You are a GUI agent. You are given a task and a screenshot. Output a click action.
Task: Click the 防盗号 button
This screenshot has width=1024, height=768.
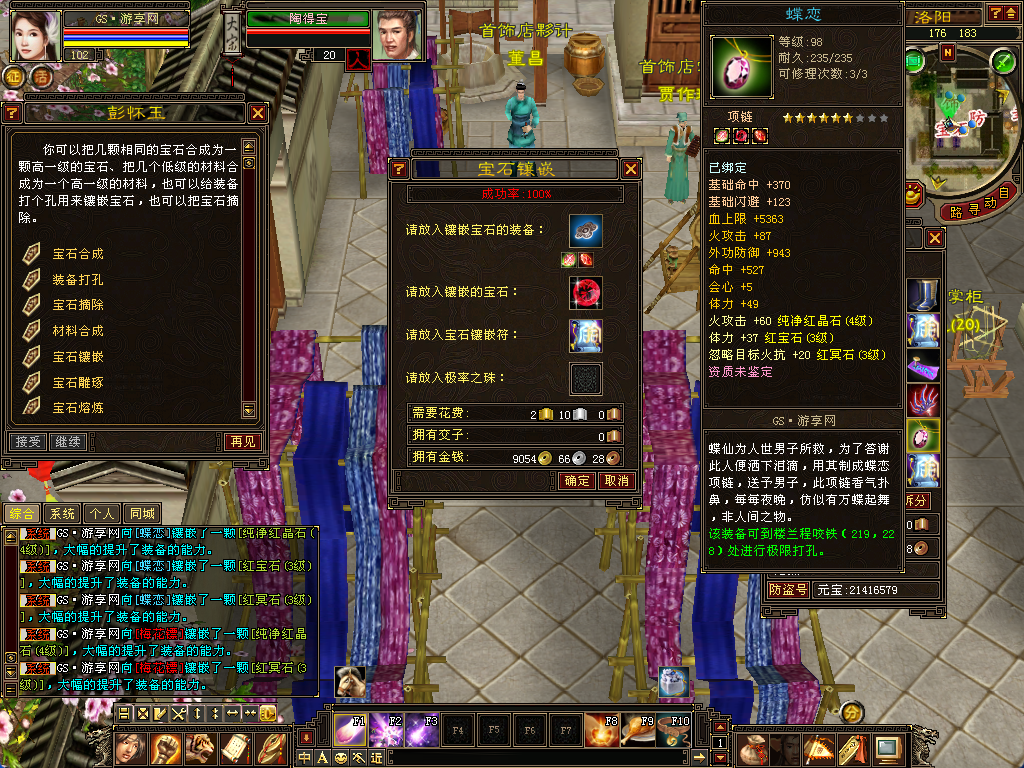click(788, 590)
